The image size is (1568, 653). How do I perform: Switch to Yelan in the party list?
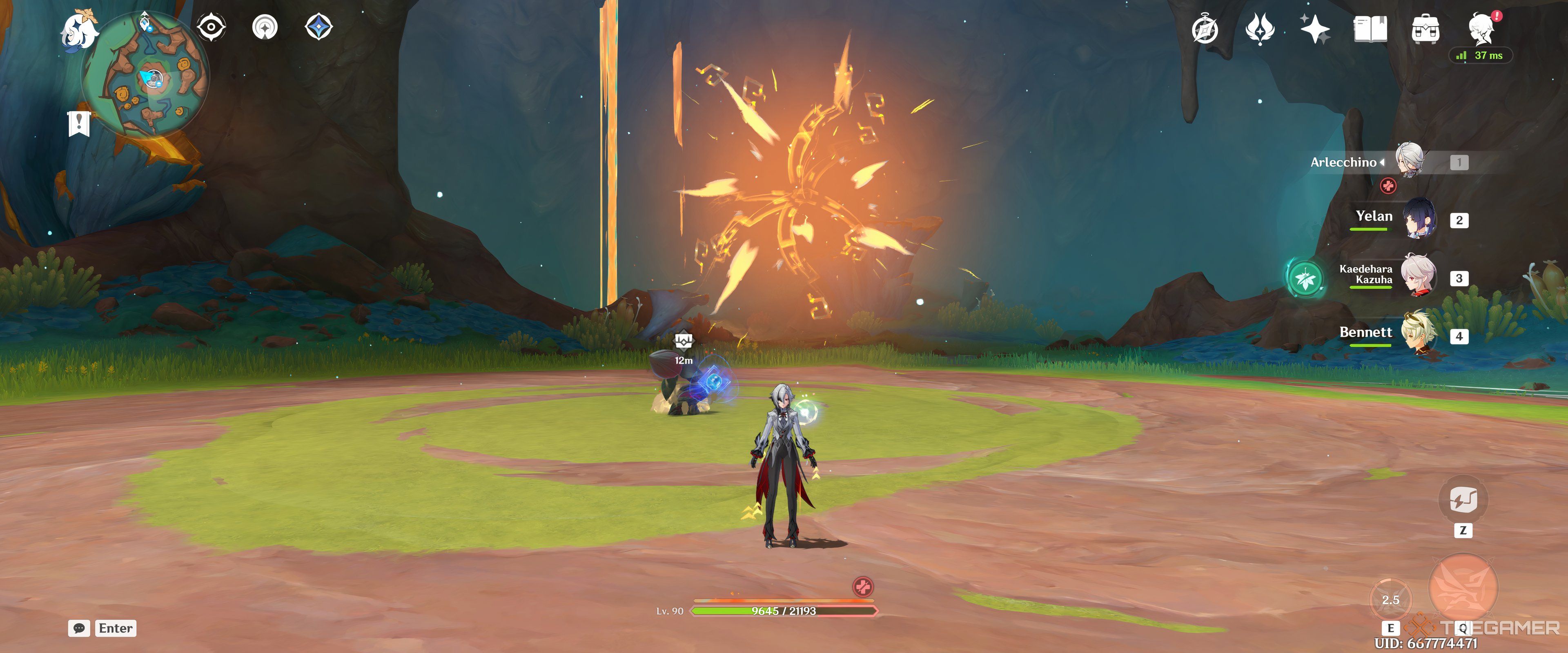coord(1419,219)
